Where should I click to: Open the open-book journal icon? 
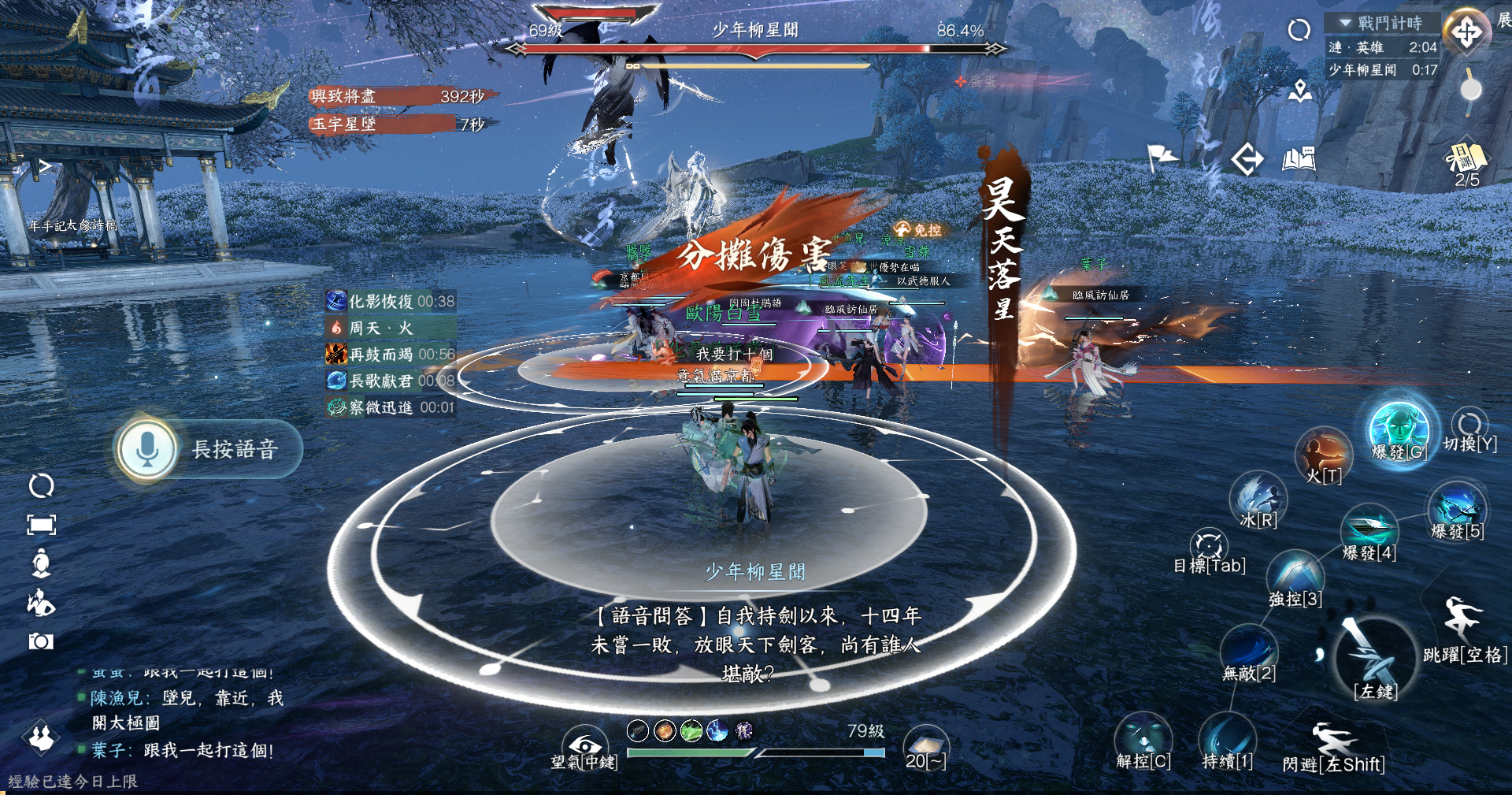click(1299, 160)
